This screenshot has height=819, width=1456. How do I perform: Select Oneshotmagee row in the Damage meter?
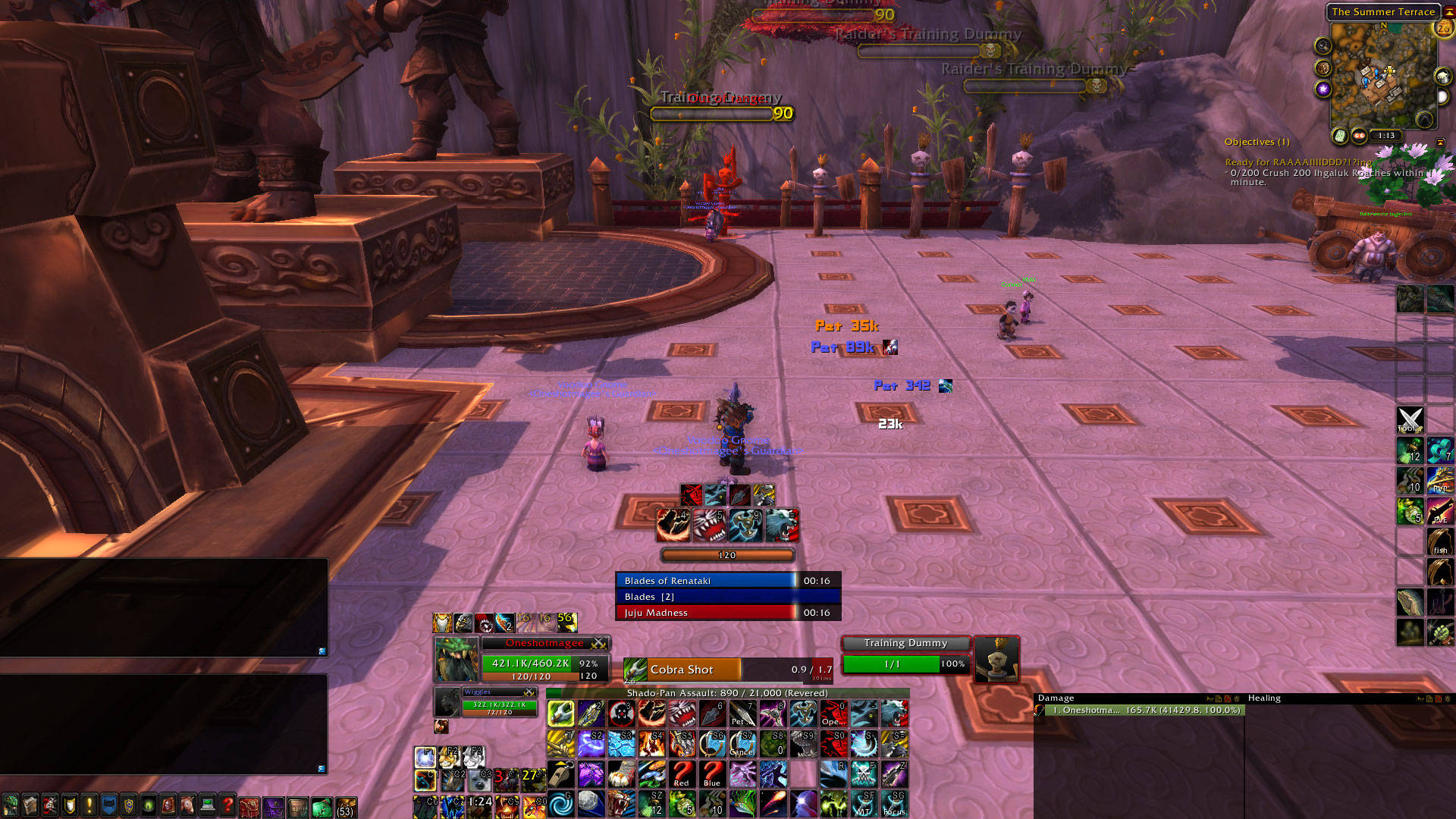pyautogui.click(x=1144, y=711)
